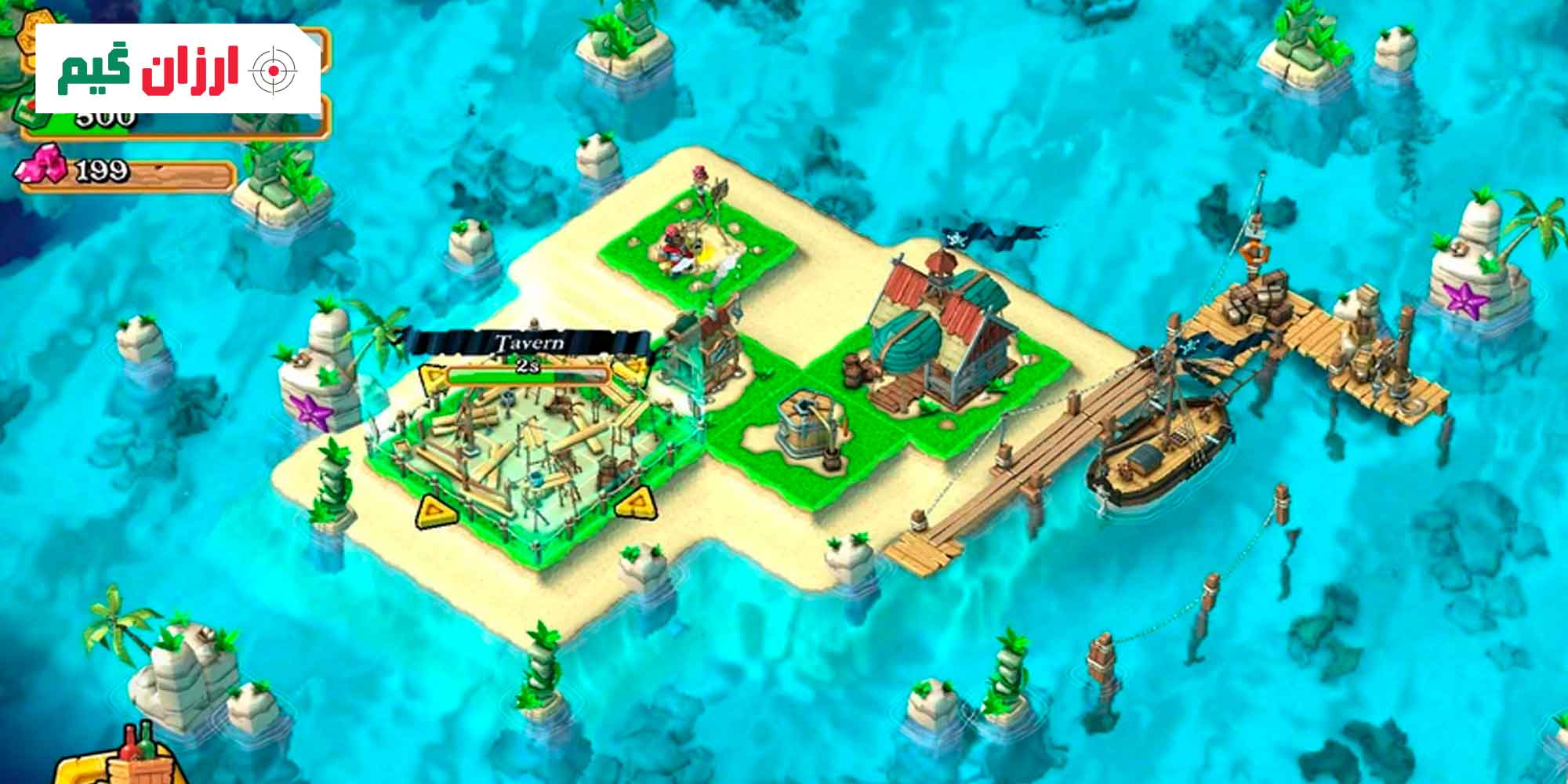Click the crosshair logo watermark
The width and height of the screenshot is (1568, 784).
click(273, 71)
